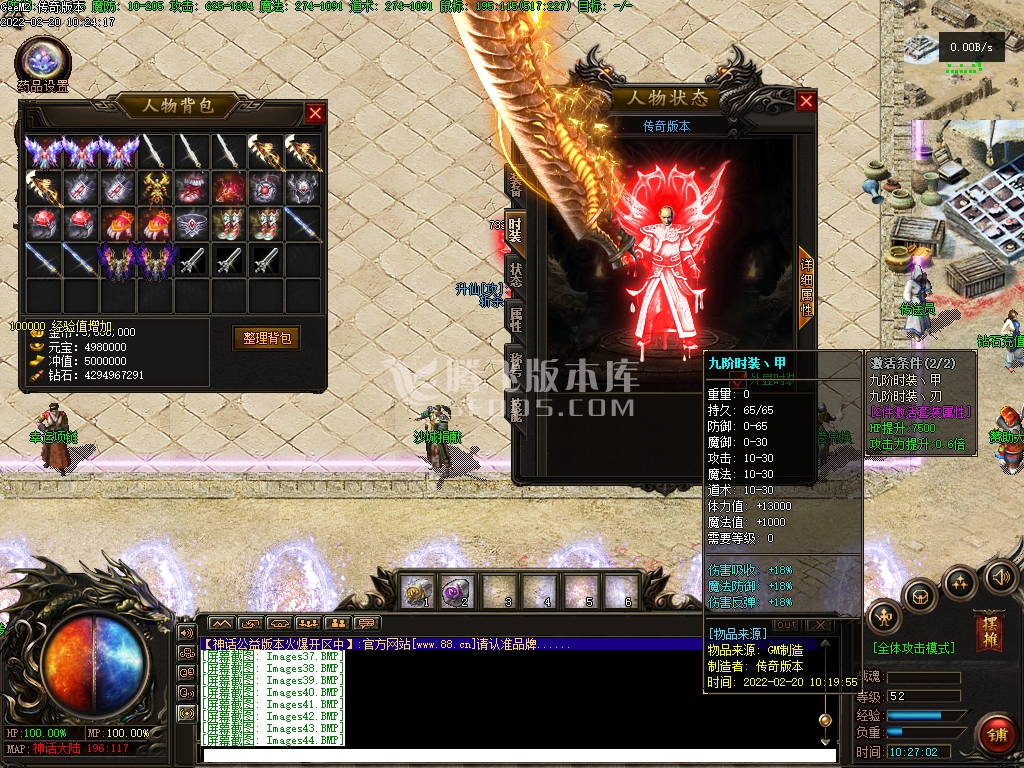Toggle the sound speaker button
The height and width of the screenshot is (768, 1024).
point(1000,576)
